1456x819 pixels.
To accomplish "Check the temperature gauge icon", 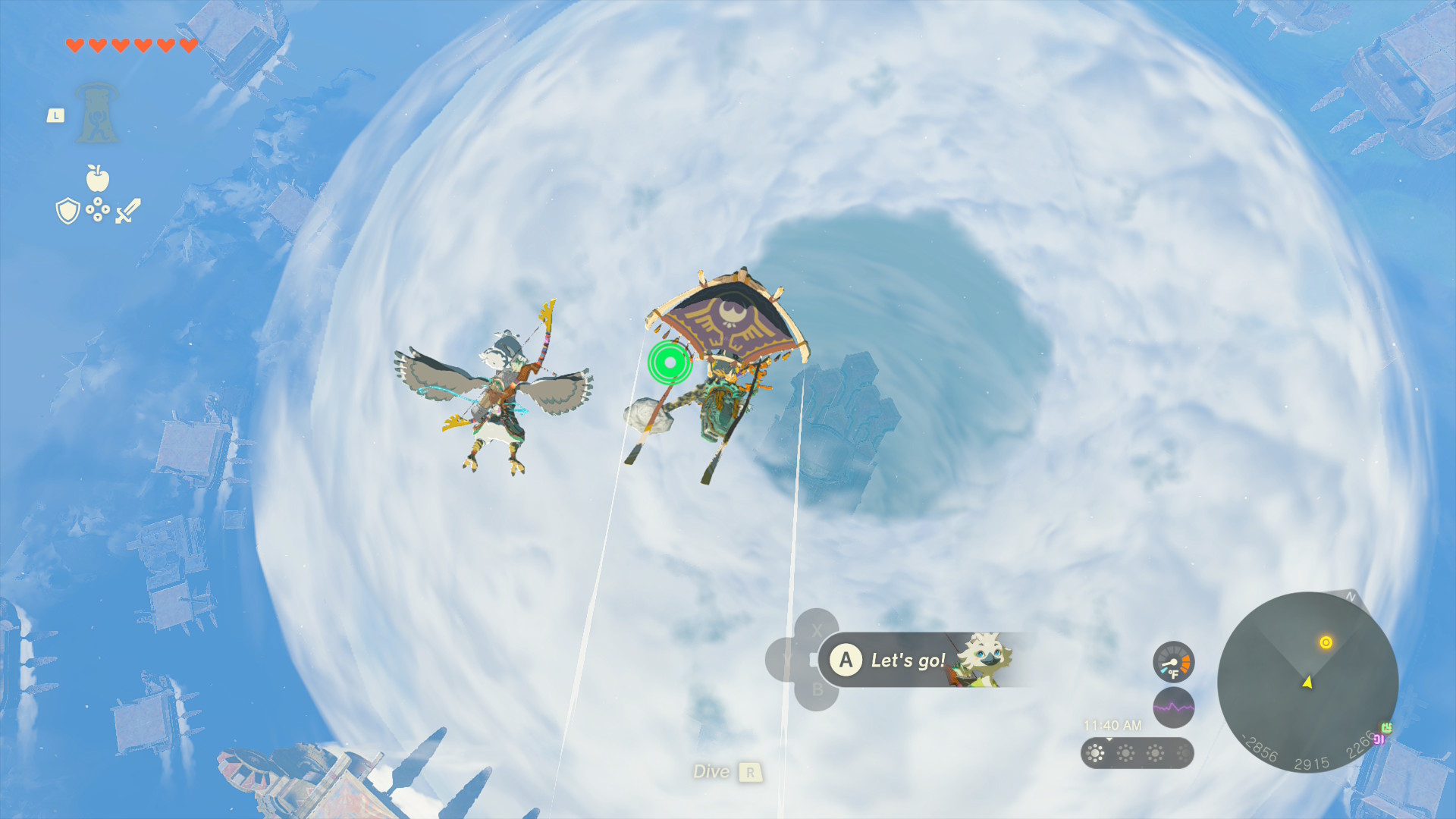I will click(1173, 662).
